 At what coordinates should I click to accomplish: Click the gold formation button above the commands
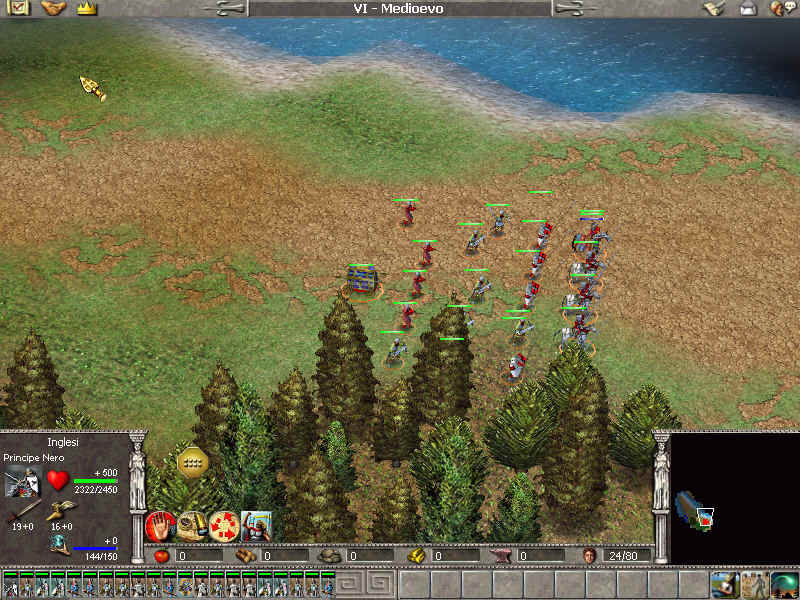(x=192, y=461)
